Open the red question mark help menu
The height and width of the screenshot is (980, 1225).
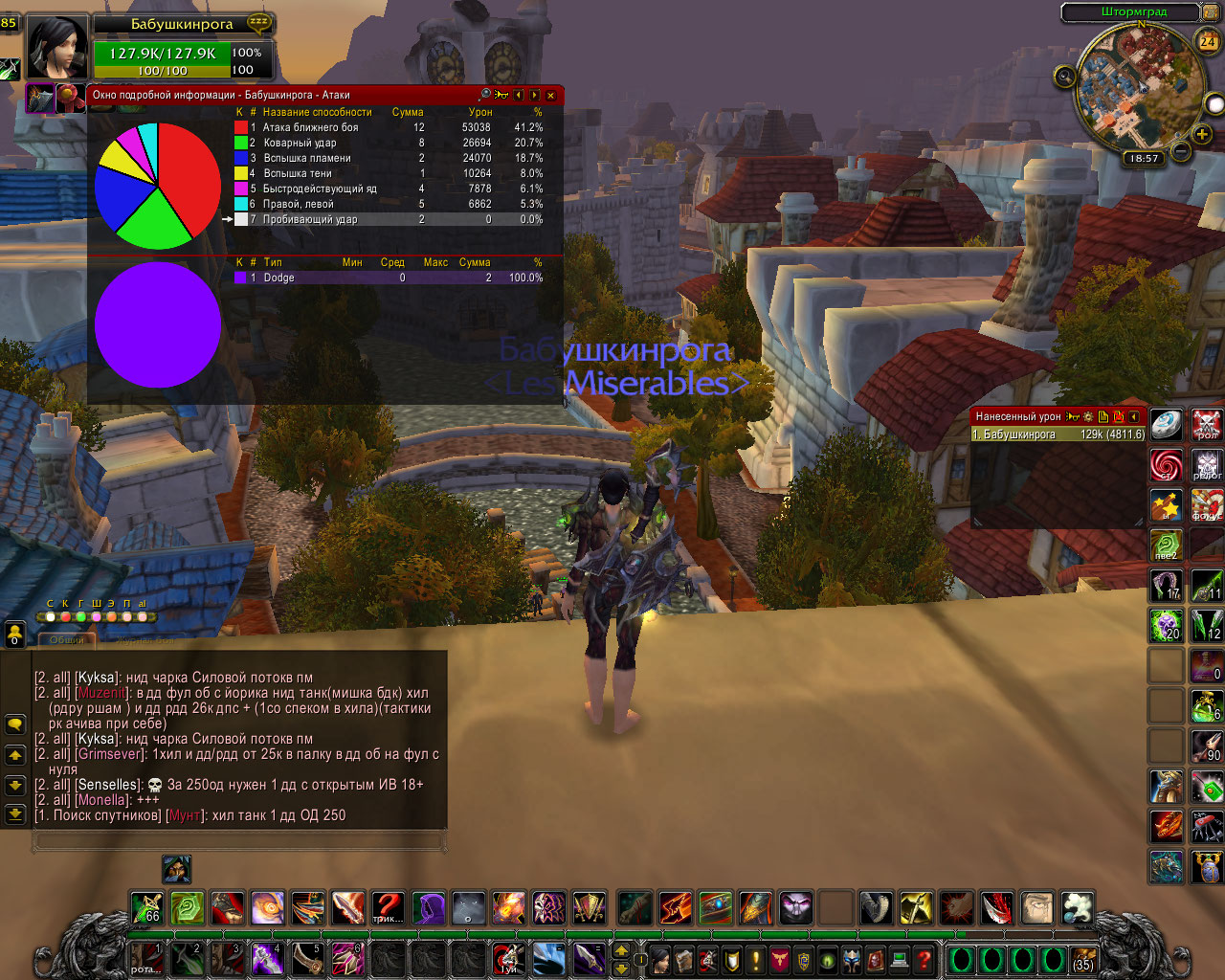pos(924,959)
